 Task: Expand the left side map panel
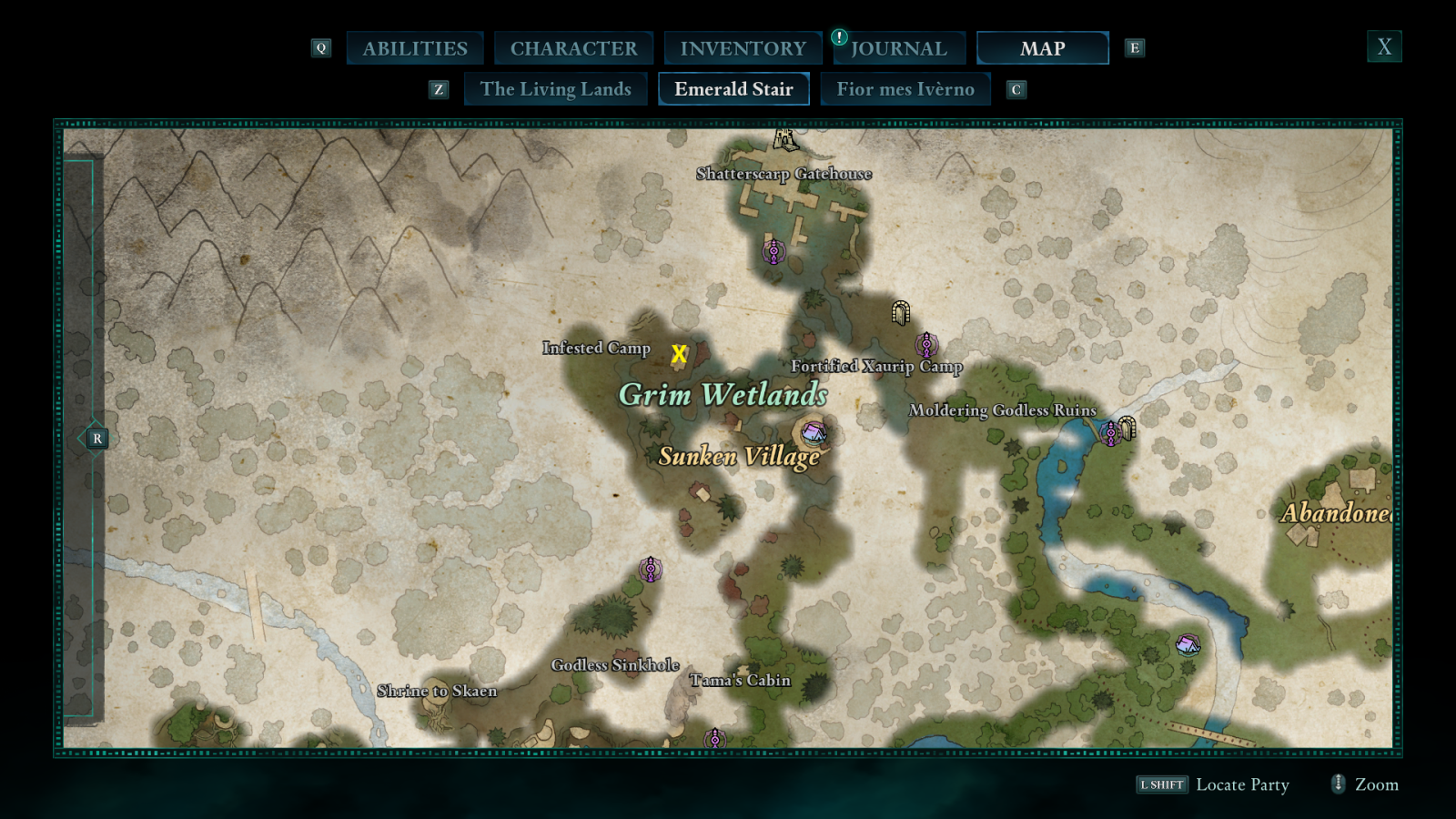tap(97, 439)
